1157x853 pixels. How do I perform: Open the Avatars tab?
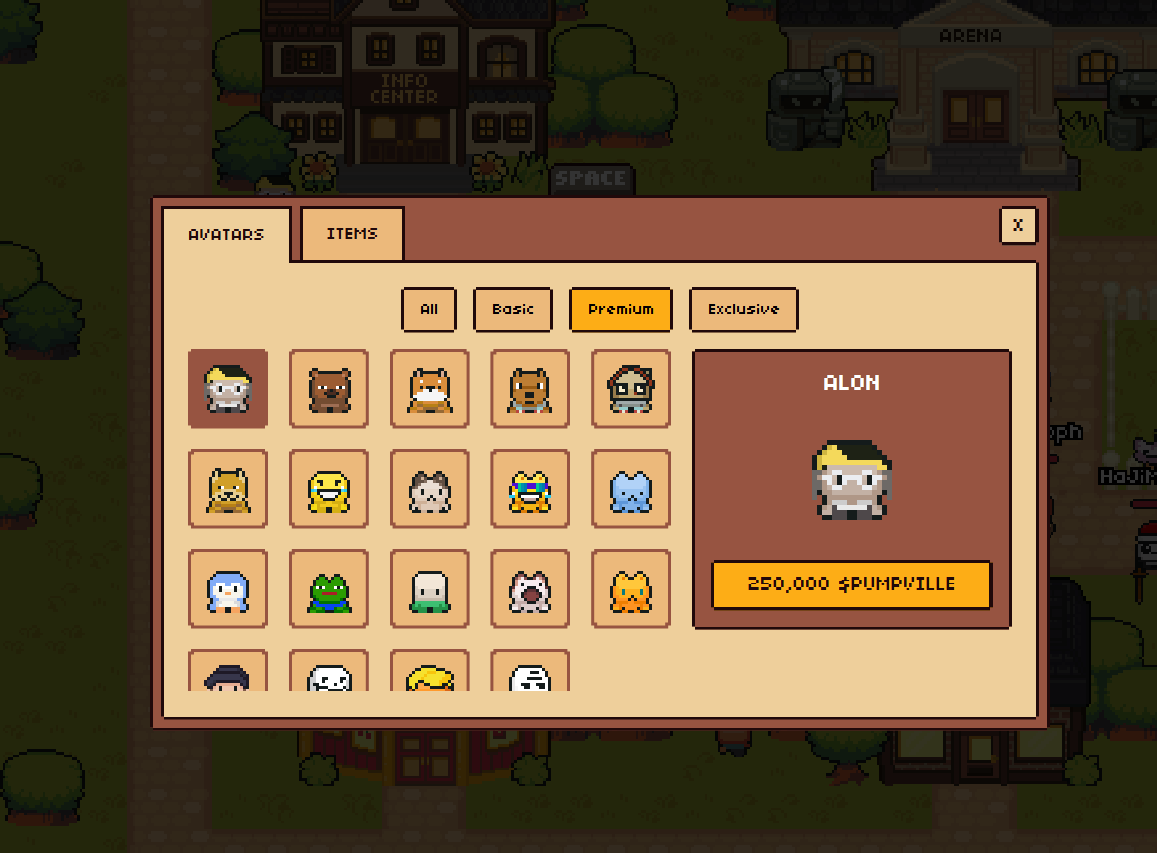click(x=226, y=235)
